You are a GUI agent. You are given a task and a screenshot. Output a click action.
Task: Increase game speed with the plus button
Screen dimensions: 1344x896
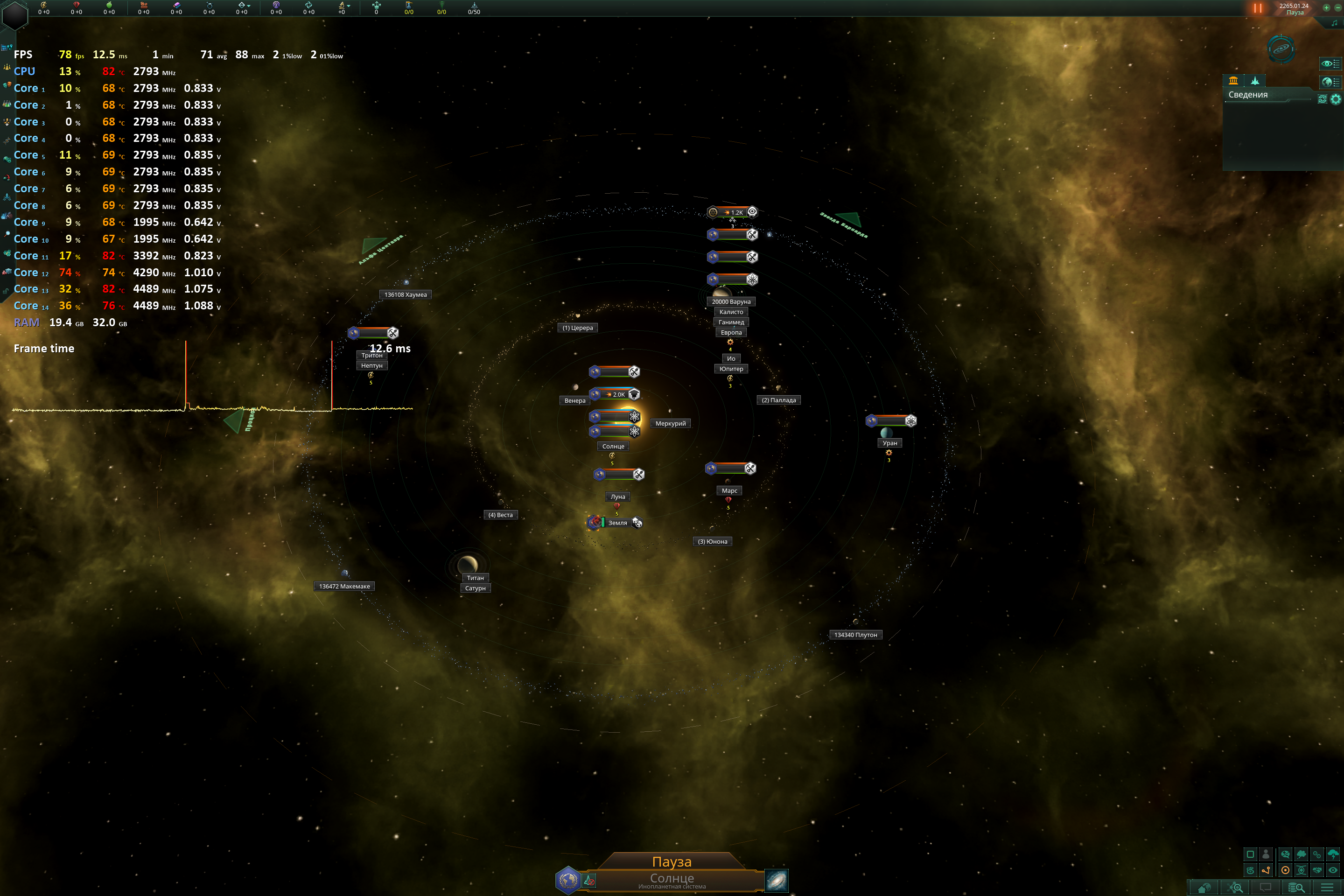click(1326, 7)
